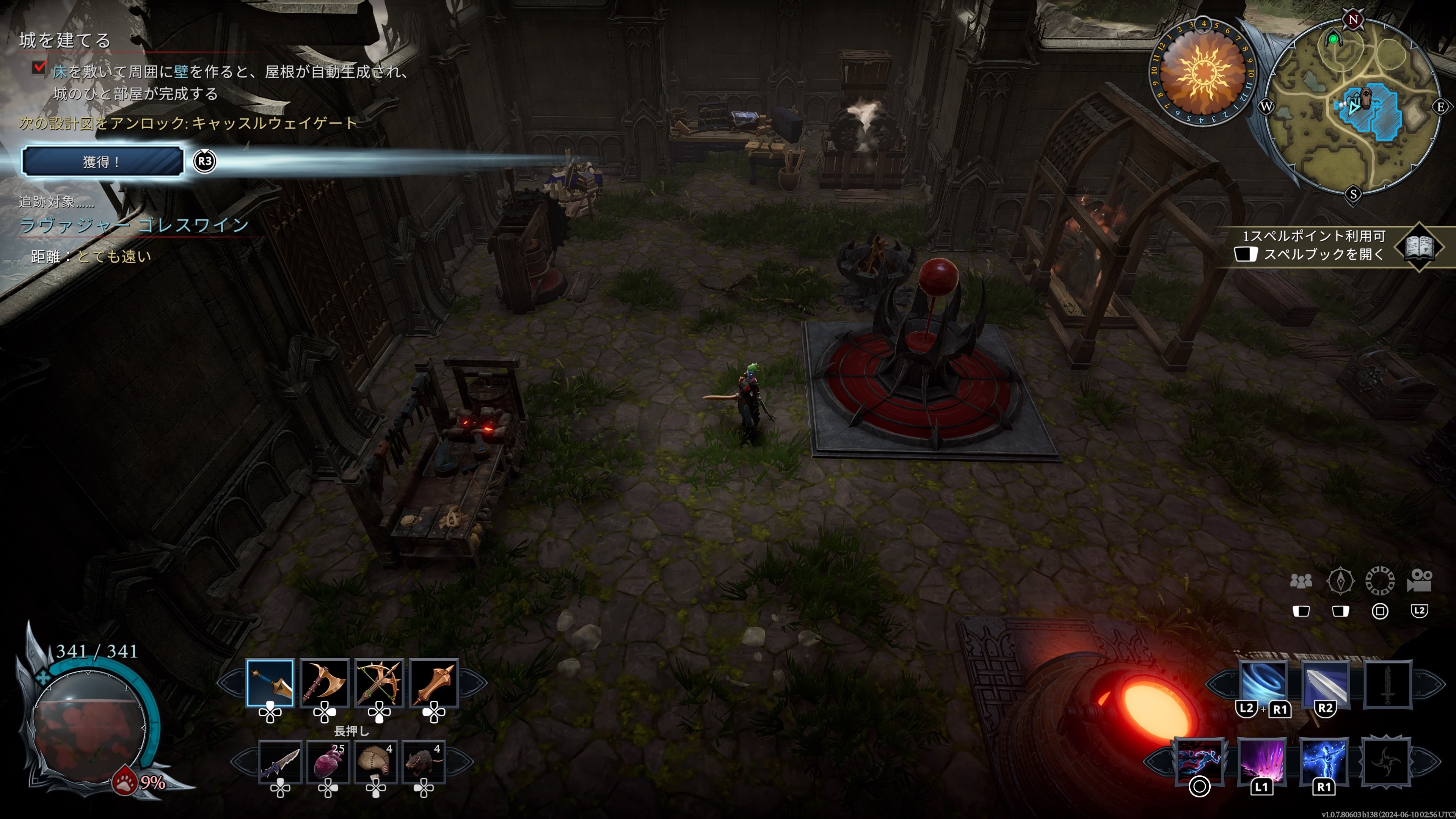
Task: Choose the copper mace weapon slot
Action: coord(433,683)
